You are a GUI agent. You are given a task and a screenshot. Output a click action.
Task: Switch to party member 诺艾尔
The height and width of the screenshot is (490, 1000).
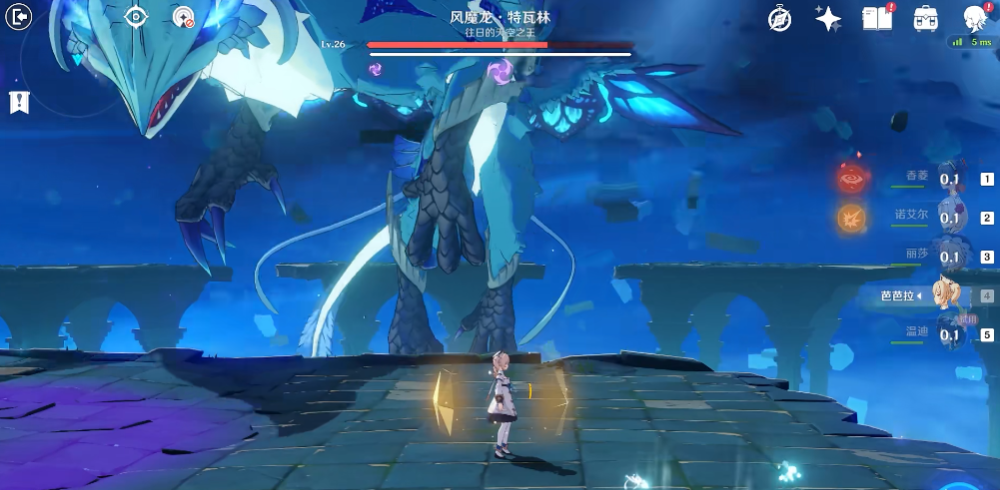(x=948, y=218)
